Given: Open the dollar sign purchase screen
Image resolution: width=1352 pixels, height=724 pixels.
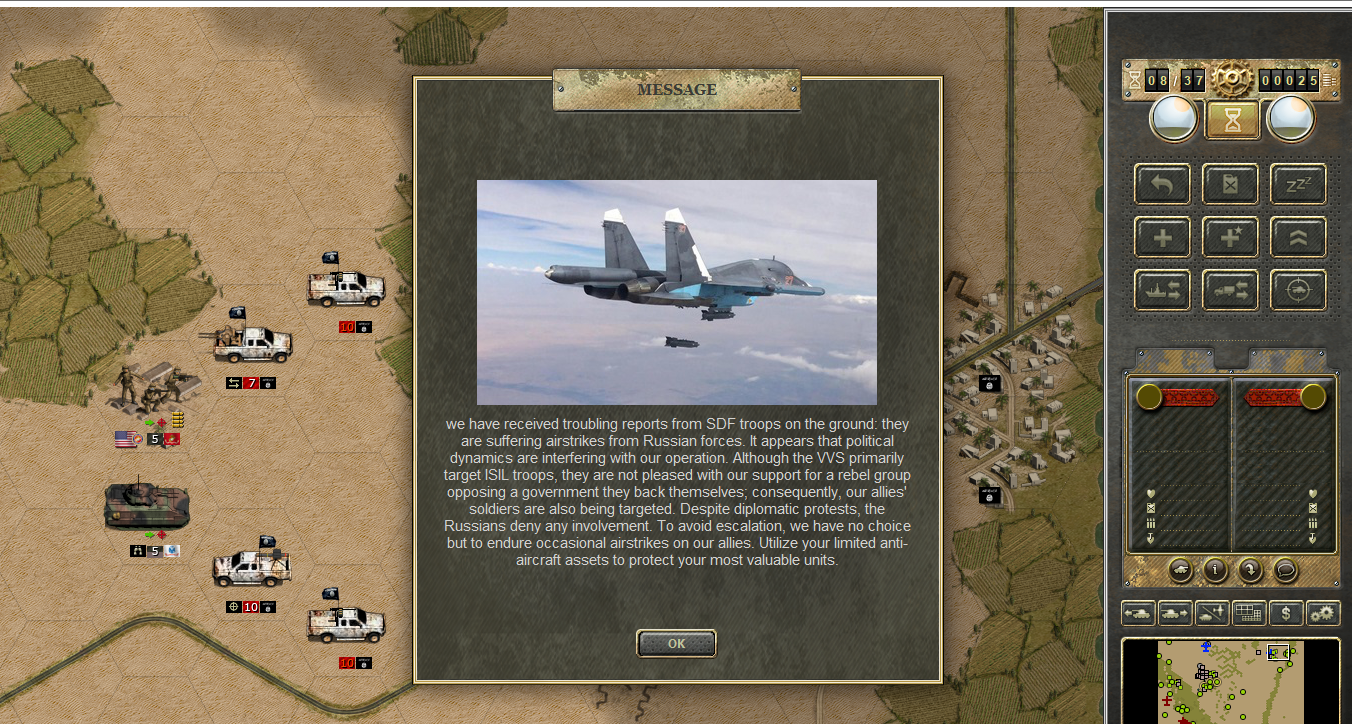Looking at the screenshot, I should (x=1286, y=613).
